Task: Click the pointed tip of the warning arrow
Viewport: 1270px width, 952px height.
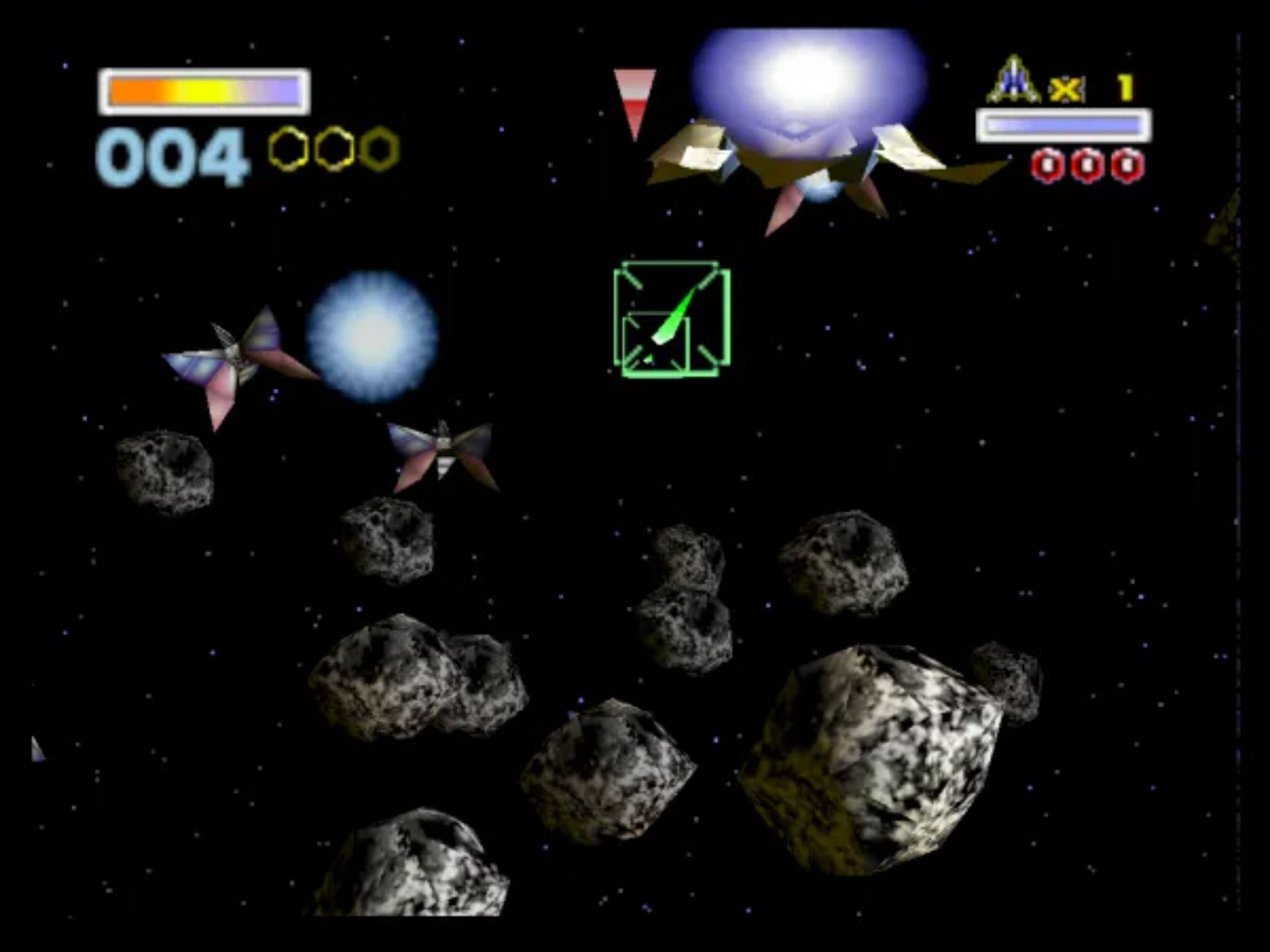Action: (636, 139)
